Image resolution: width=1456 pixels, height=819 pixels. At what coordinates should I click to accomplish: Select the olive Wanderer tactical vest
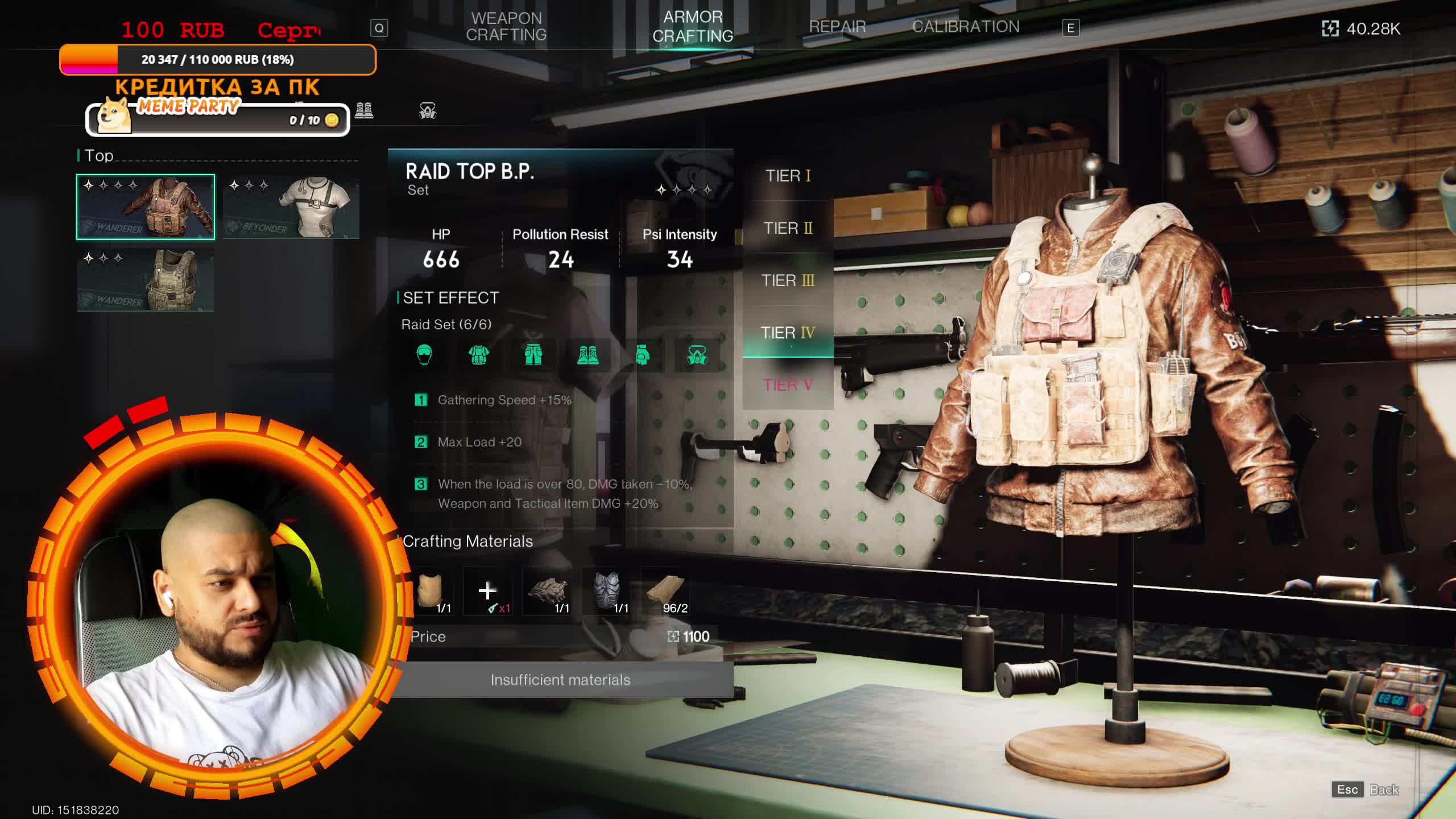(146, 280)
